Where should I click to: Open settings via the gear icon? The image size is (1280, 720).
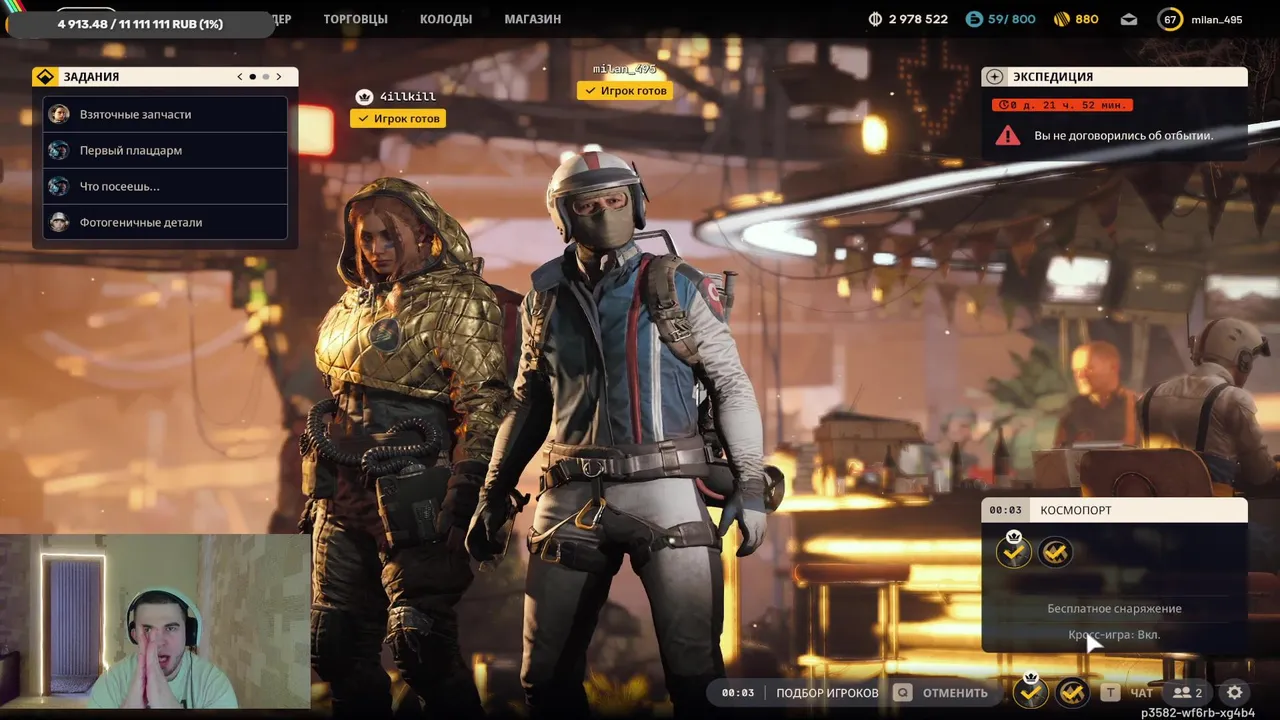tap(1235, 692)
